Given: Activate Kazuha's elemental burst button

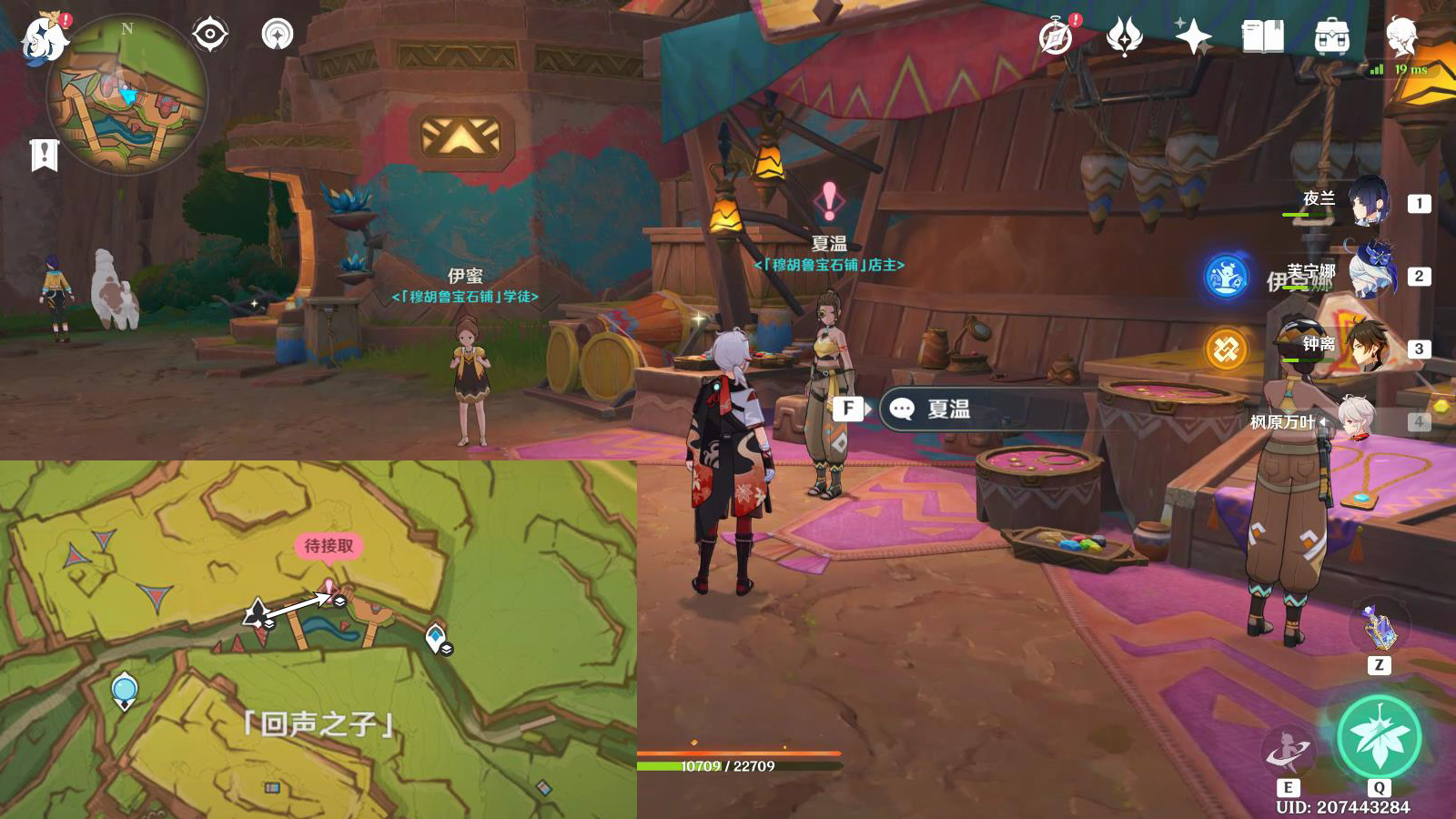Looking at the screenshot, I should tap(1379, 737).
